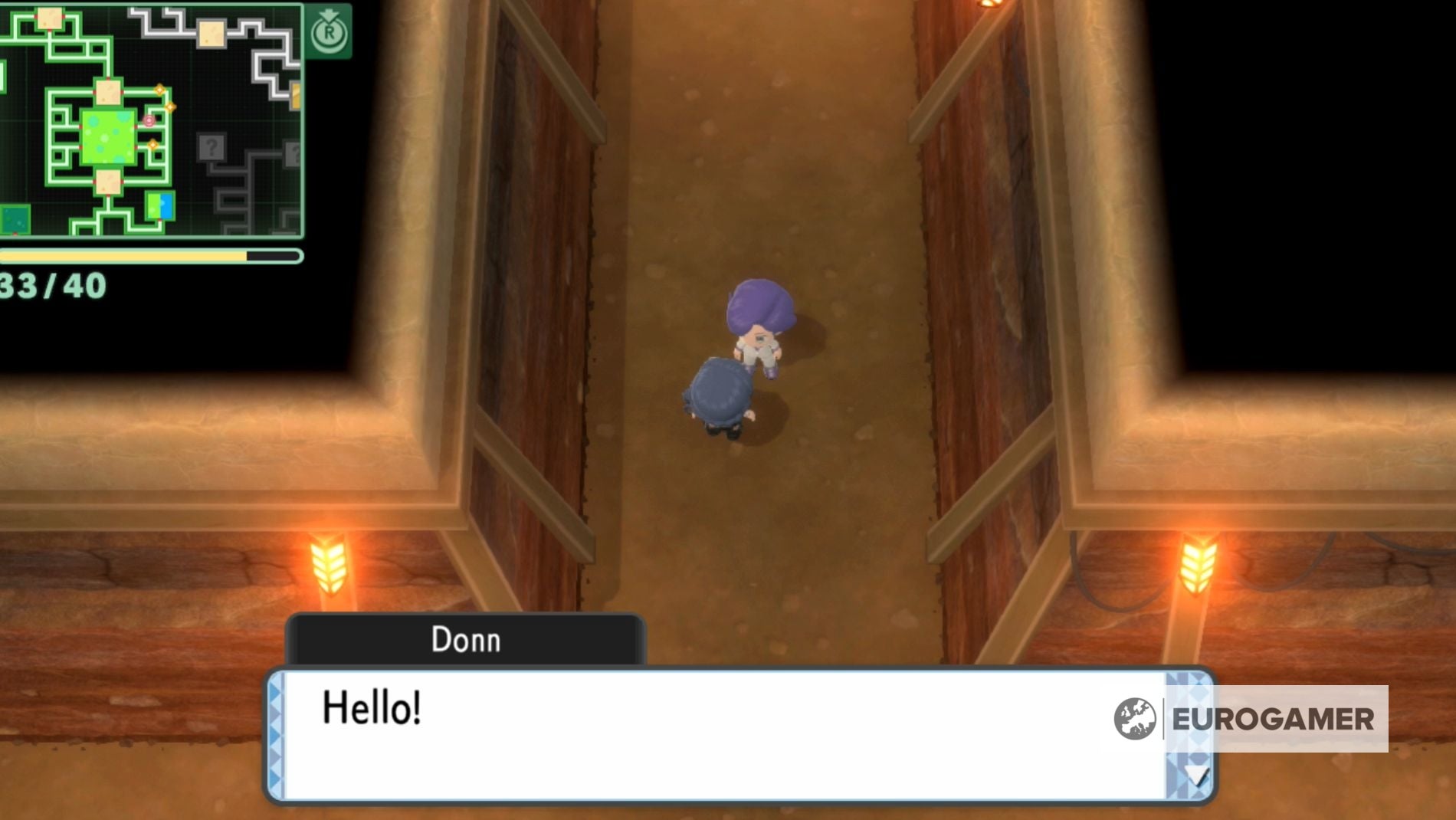
Task: Click the downward arrow above the R symbol
Action: pos(328,14)
